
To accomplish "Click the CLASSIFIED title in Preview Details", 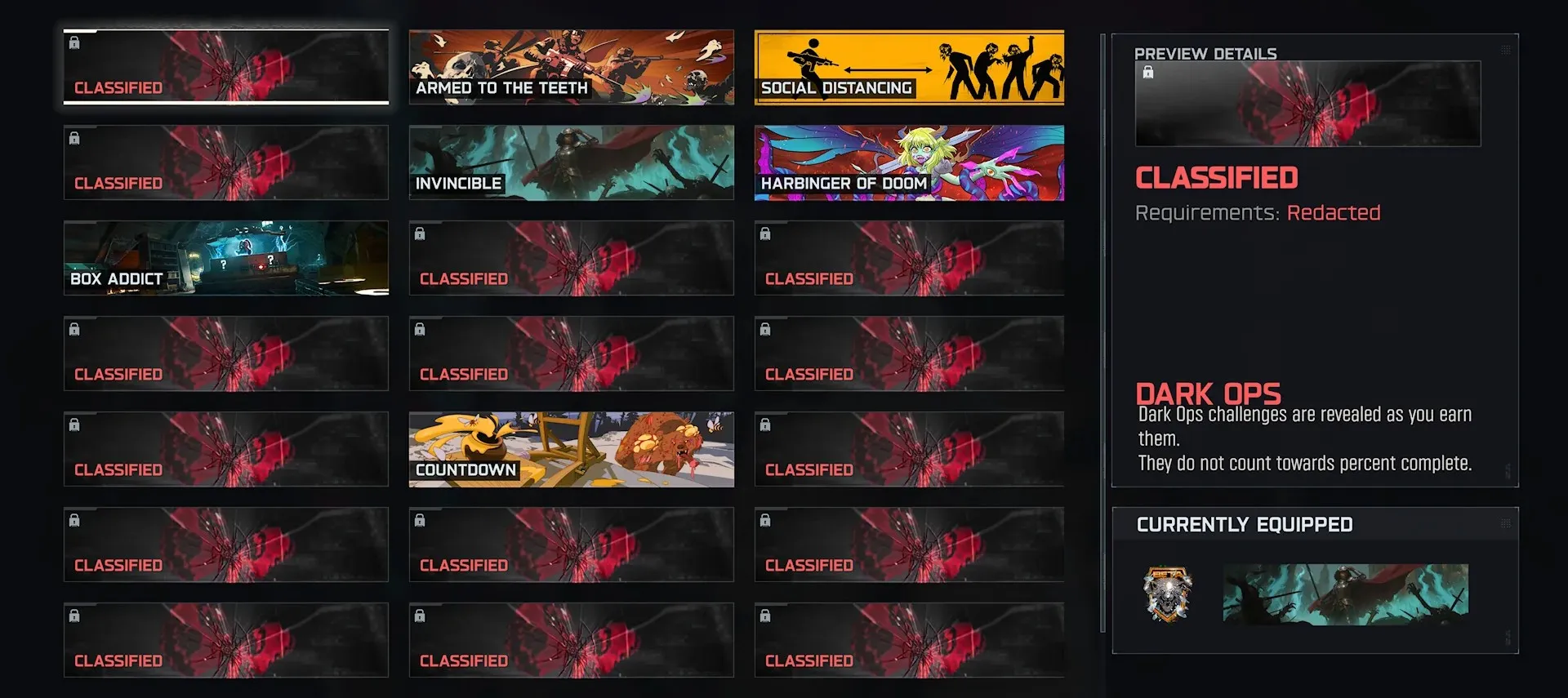I will [1217, 177].
